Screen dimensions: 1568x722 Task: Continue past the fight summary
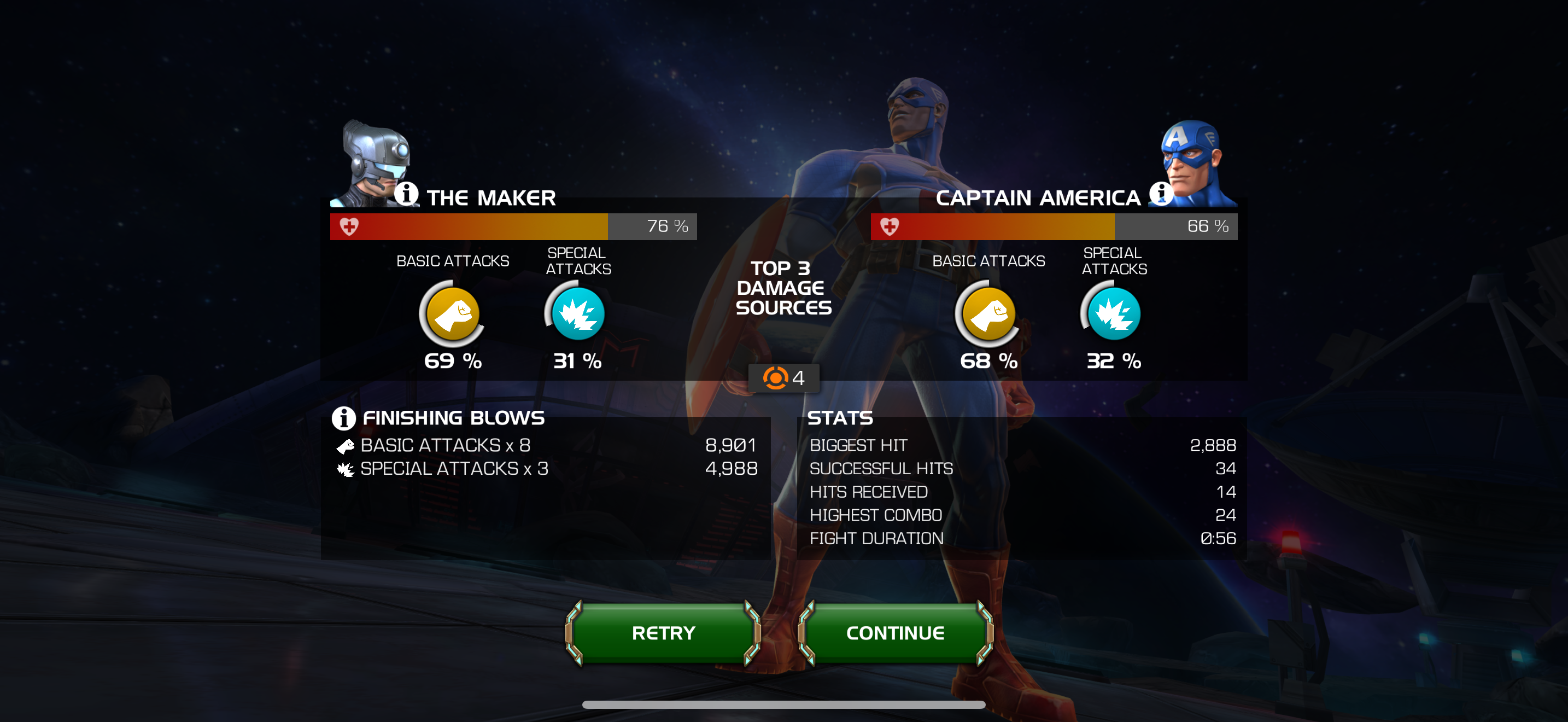(x=895, y=633)
